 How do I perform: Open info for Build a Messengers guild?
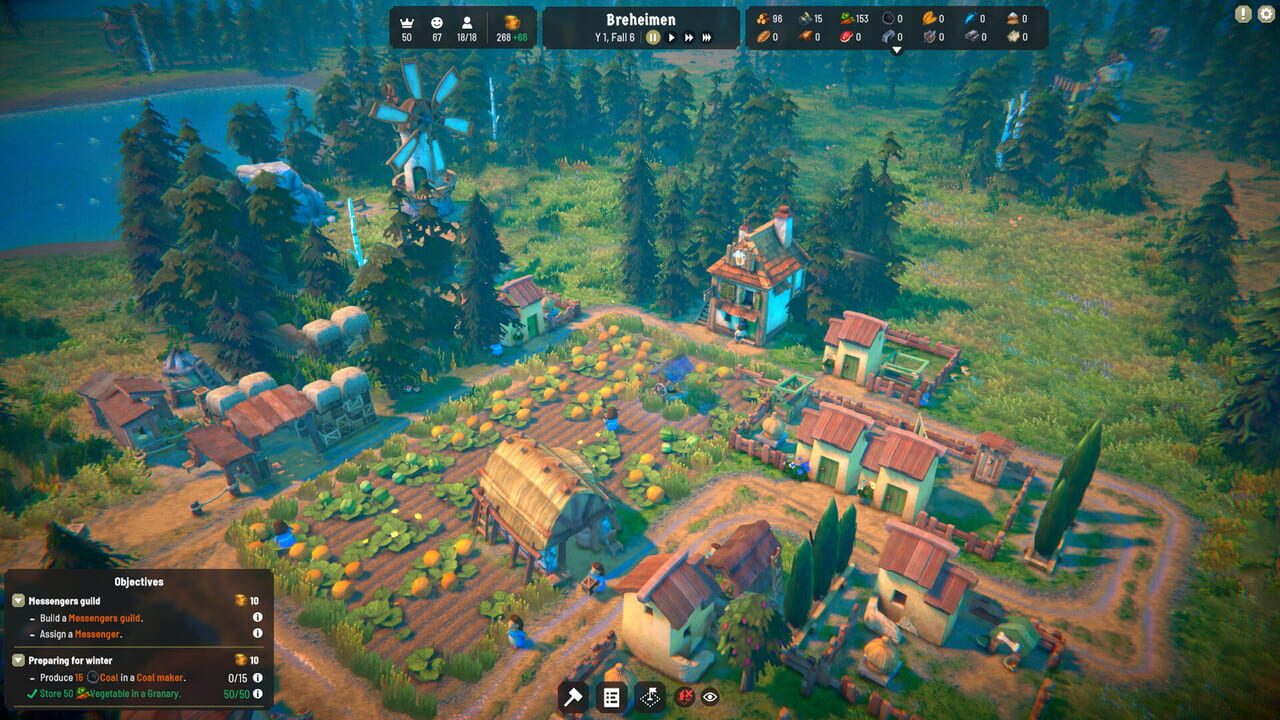click(259, 618)
